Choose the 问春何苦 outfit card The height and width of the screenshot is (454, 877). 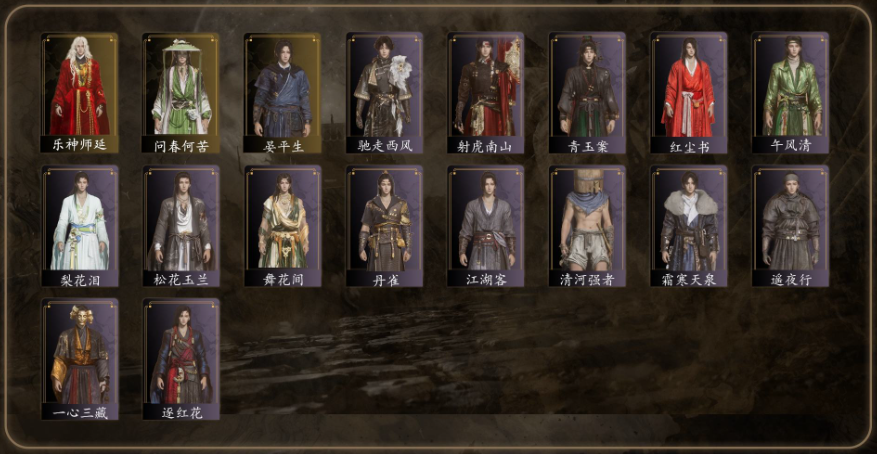click(181, 93)
